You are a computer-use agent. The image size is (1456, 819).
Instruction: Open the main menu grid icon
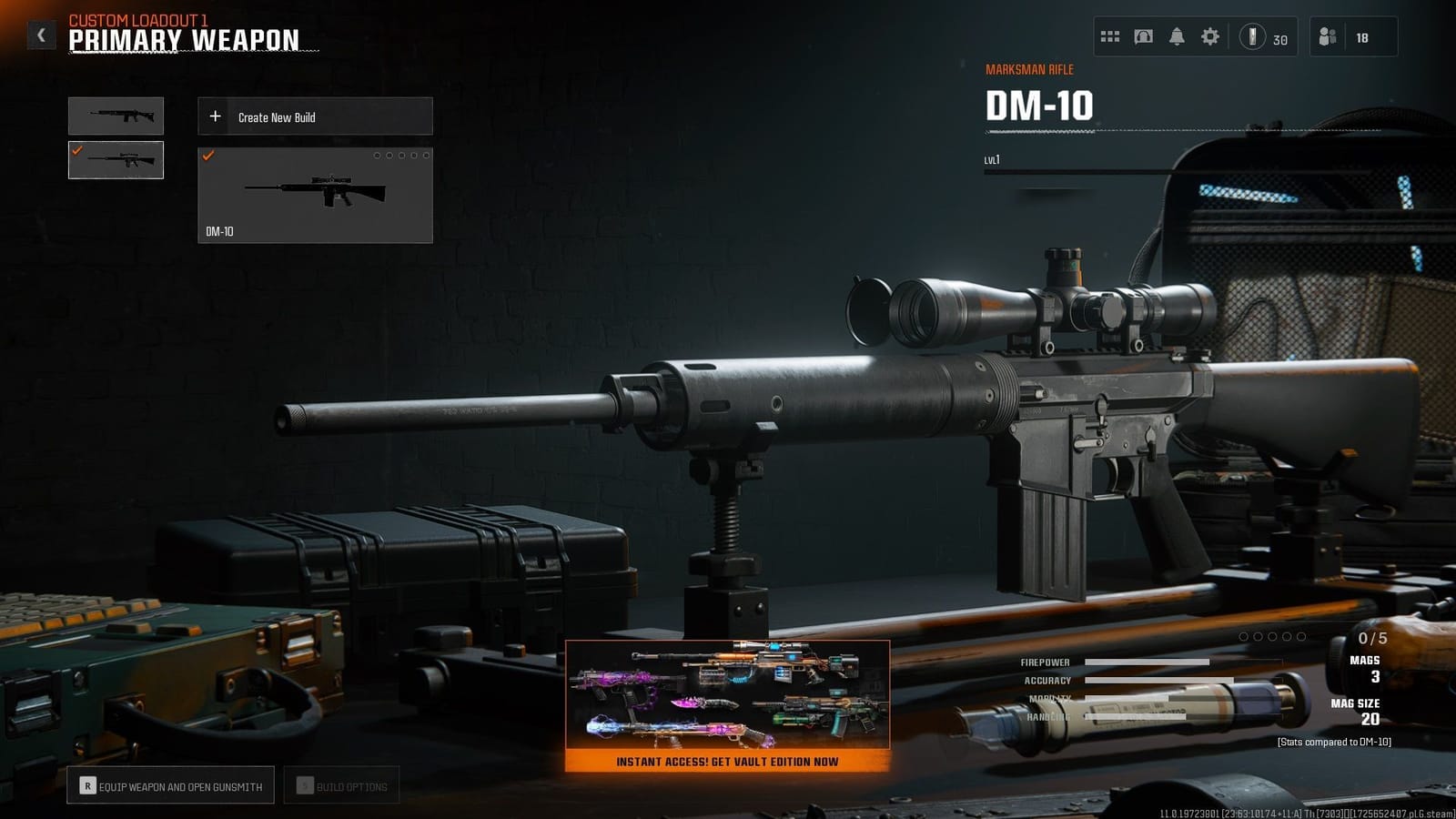tap(1110, 36)
